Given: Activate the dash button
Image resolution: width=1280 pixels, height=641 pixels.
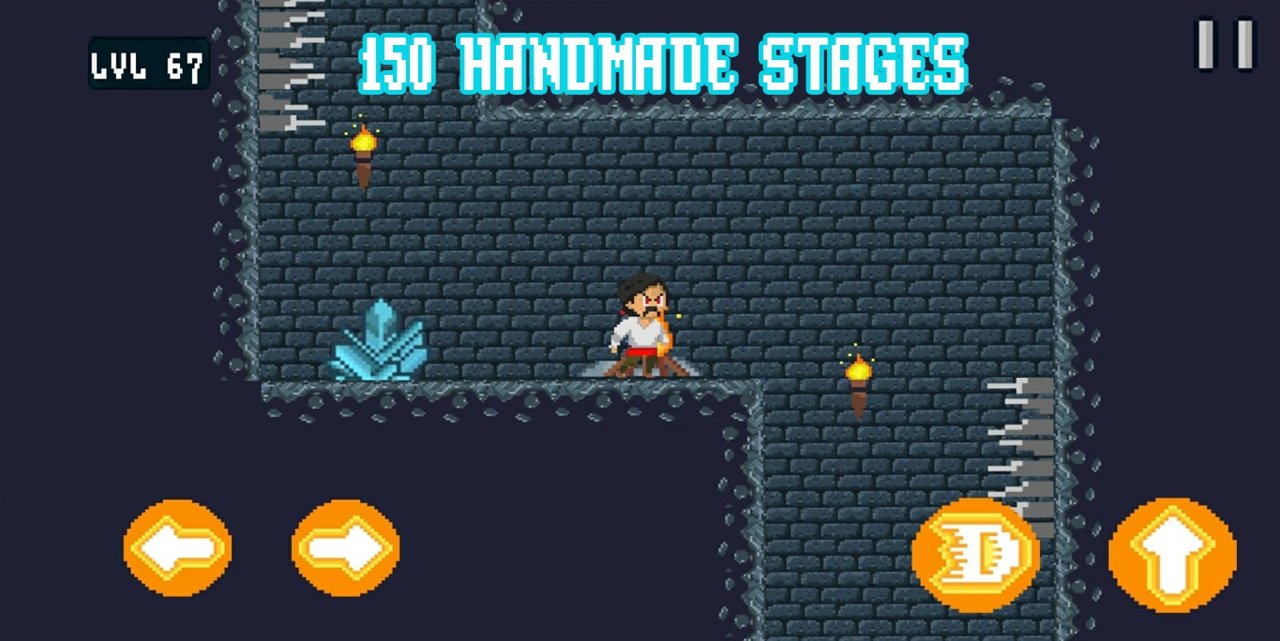Looking at the screenshot, I should click(975, 554).
